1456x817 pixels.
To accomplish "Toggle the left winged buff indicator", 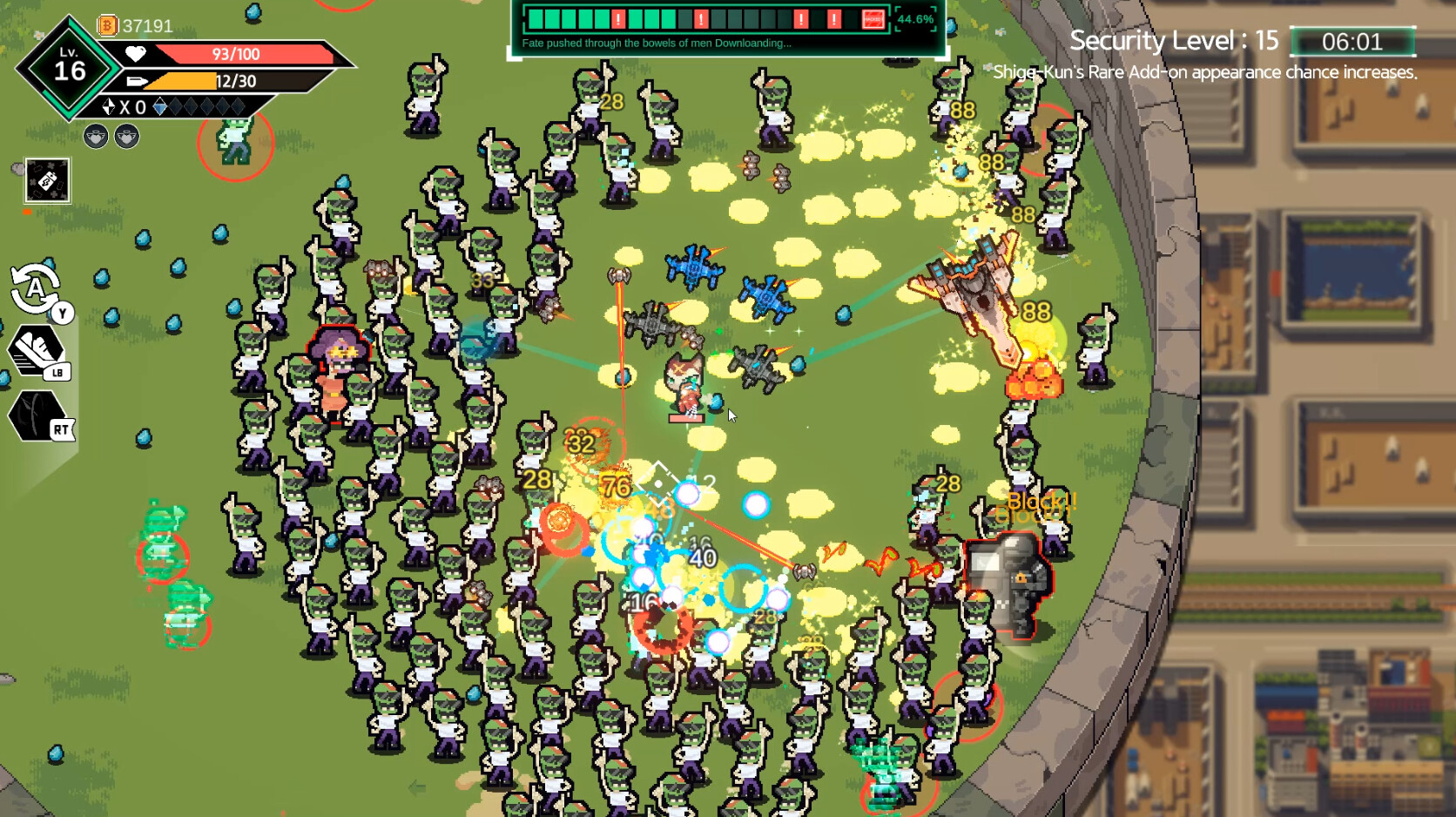I will click(96, 136).
